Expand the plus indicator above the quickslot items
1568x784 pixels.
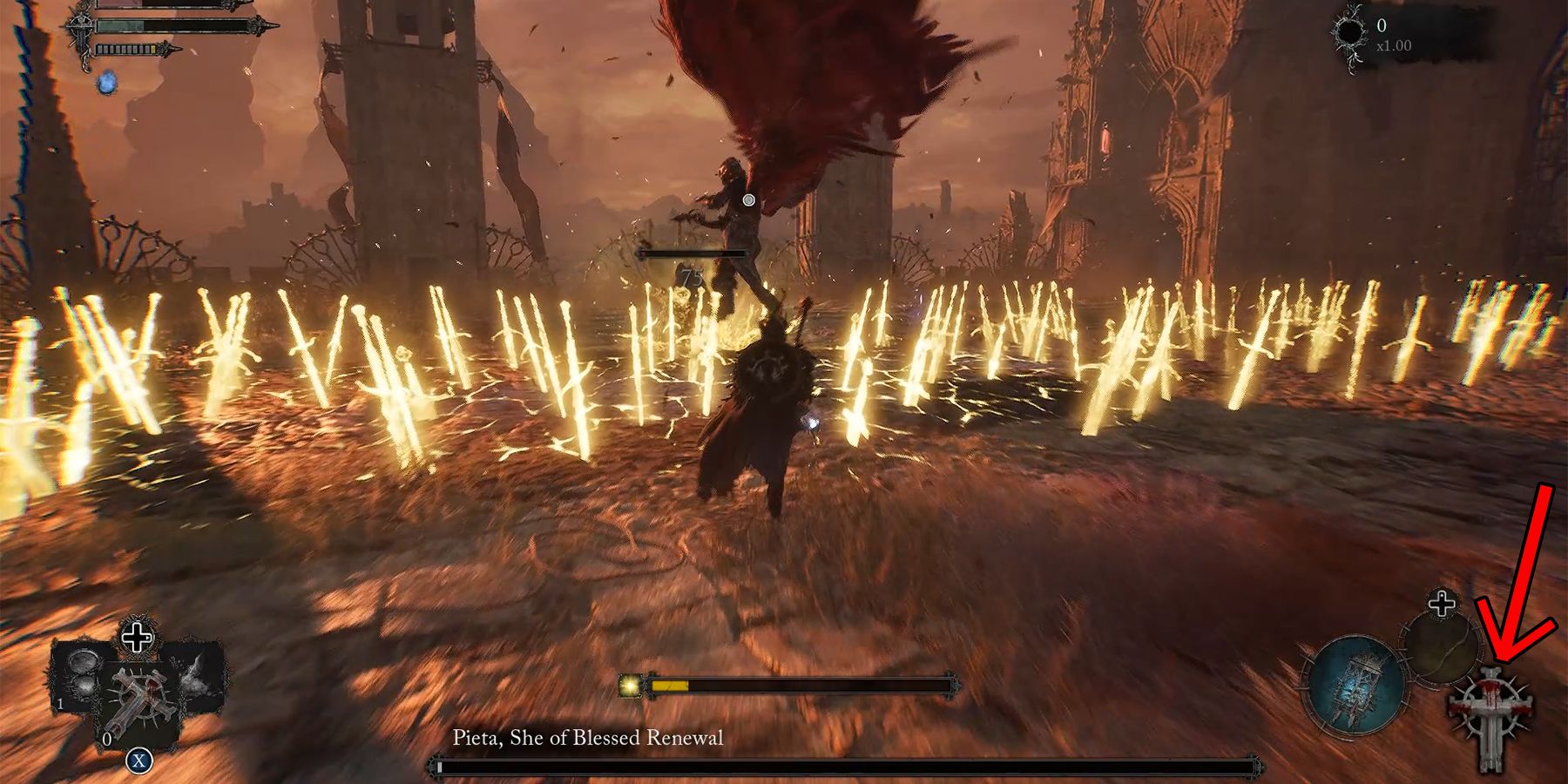[137, 637]
